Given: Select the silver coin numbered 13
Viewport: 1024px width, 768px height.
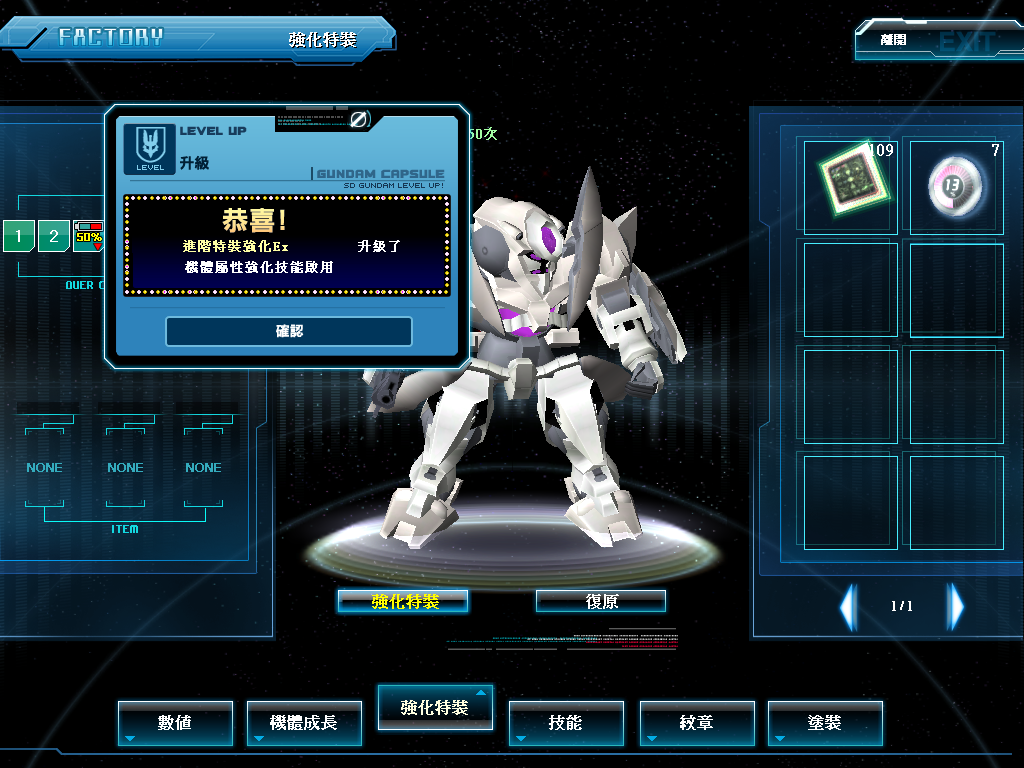Looking at the screenshot, I should pos(957,185).
